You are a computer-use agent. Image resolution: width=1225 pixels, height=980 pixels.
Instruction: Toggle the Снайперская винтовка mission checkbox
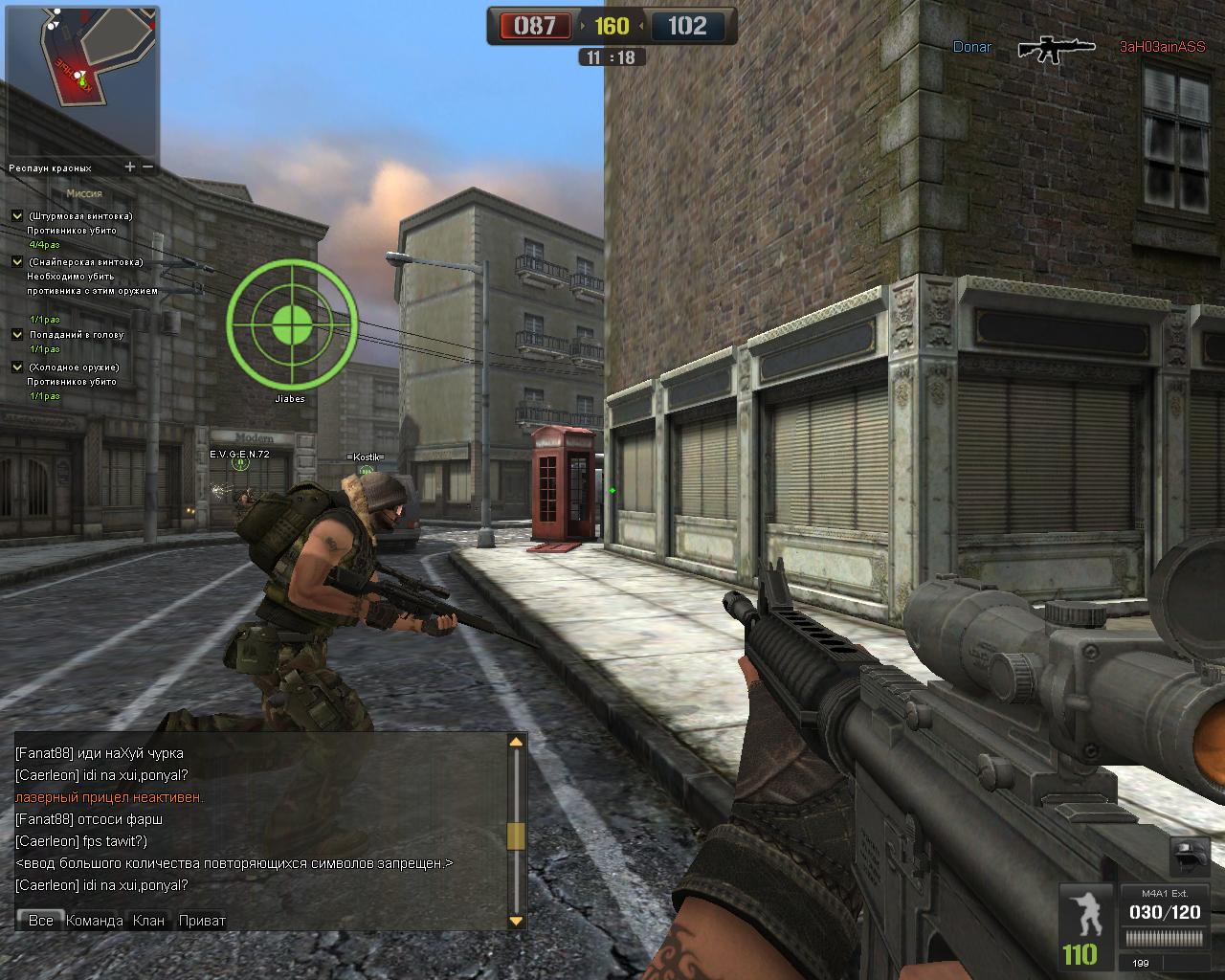(x=17, y=261)
